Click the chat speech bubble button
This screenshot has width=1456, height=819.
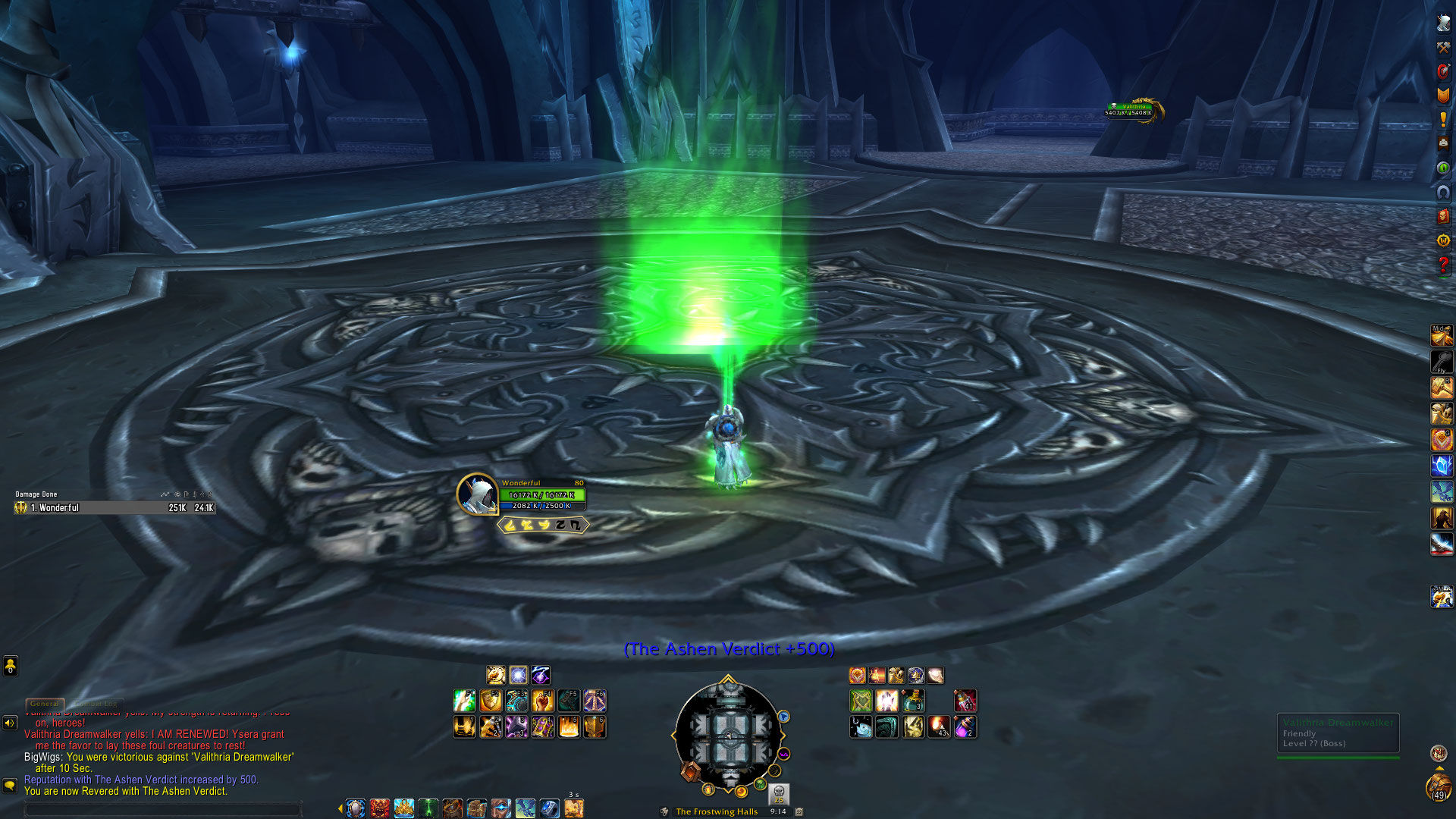pos(10,785)
